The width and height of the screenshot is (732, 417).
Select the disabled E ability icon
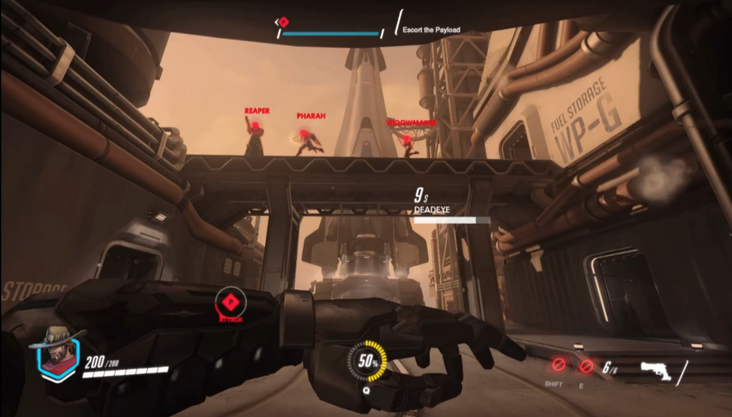coord(587,367)
